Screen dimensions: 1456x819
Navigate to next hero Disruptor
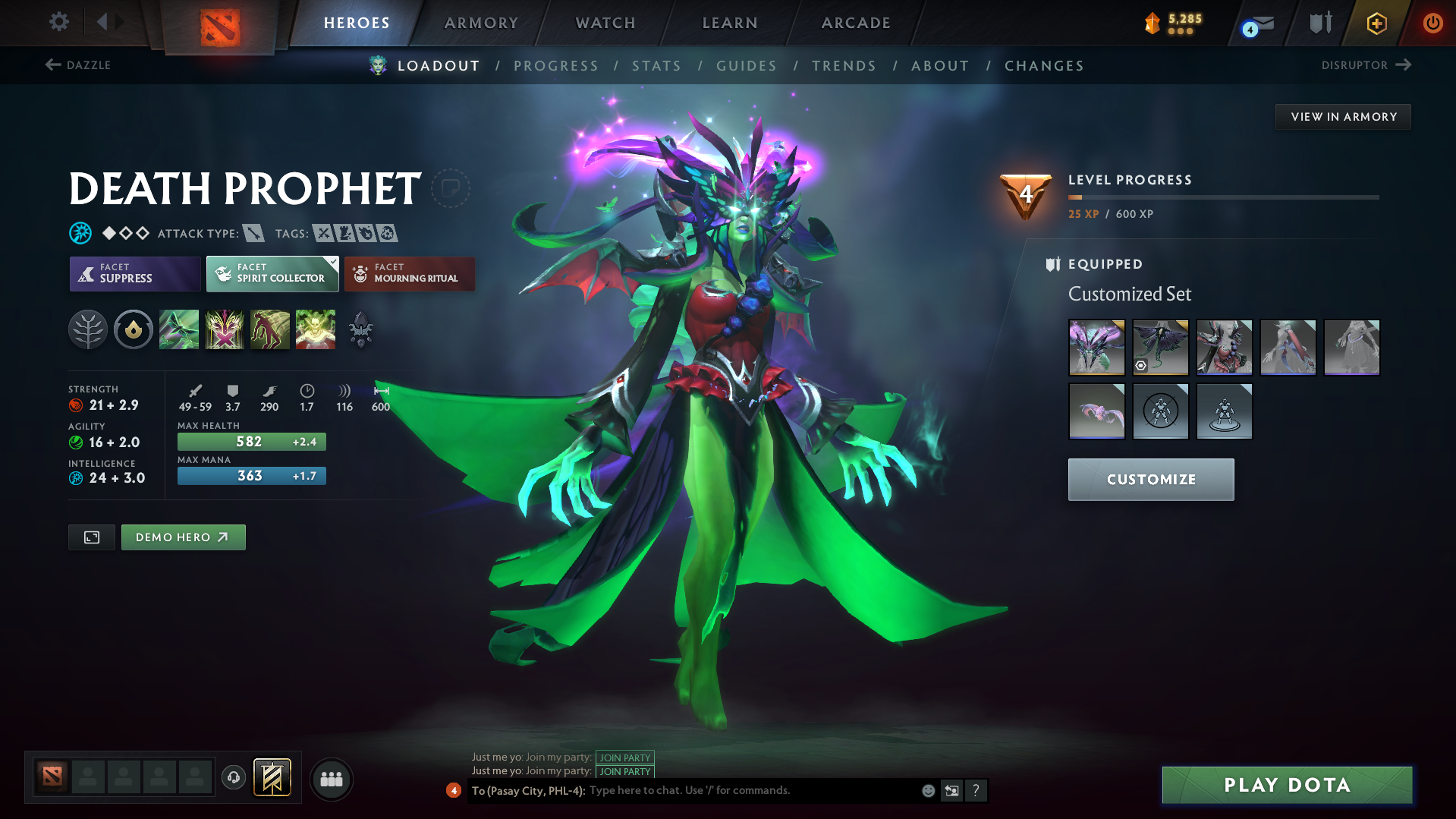[1365, 65]
